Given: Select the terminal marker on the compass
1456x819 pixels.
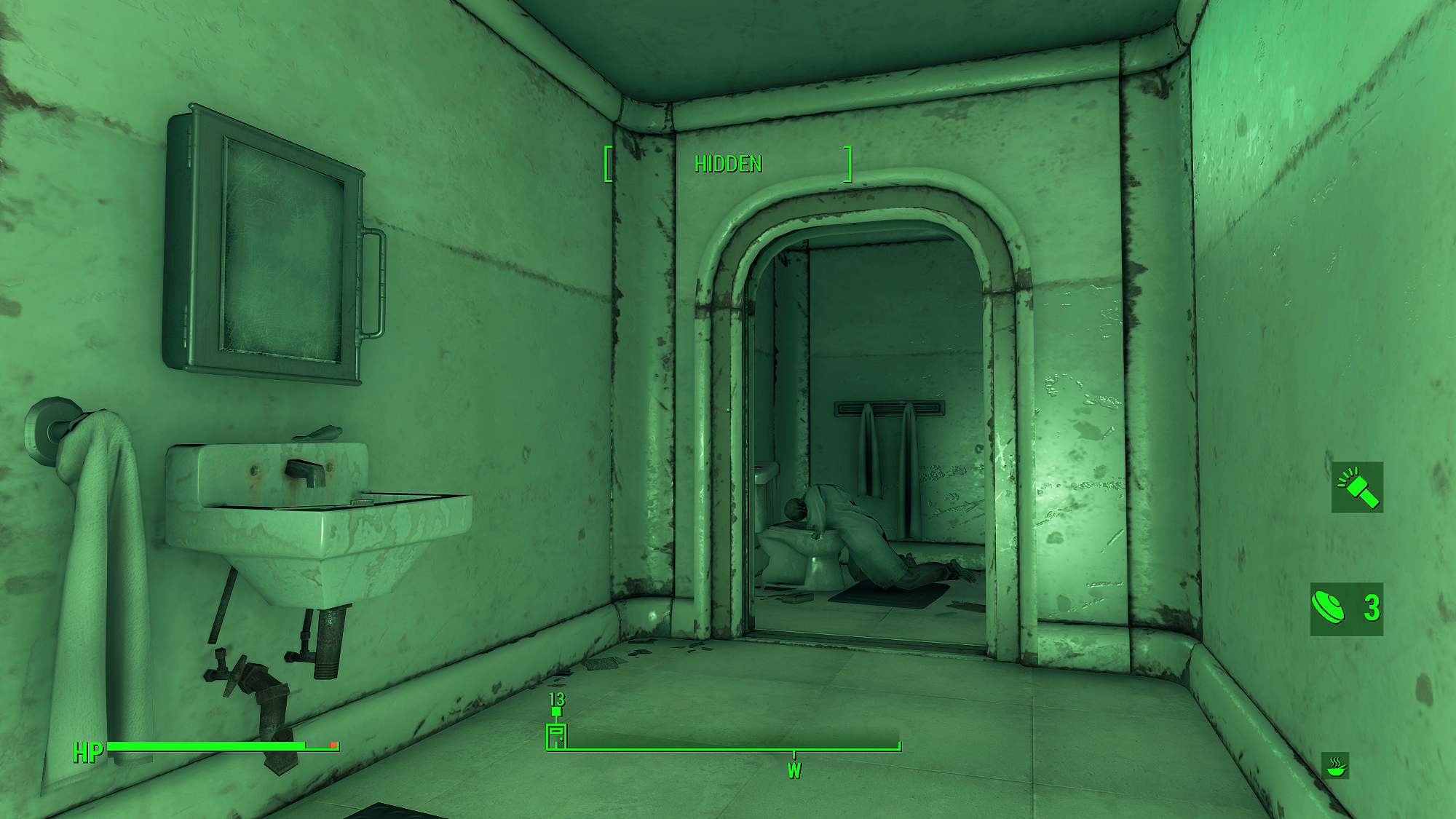Looking at the screenshot, I should pos(556,735).
